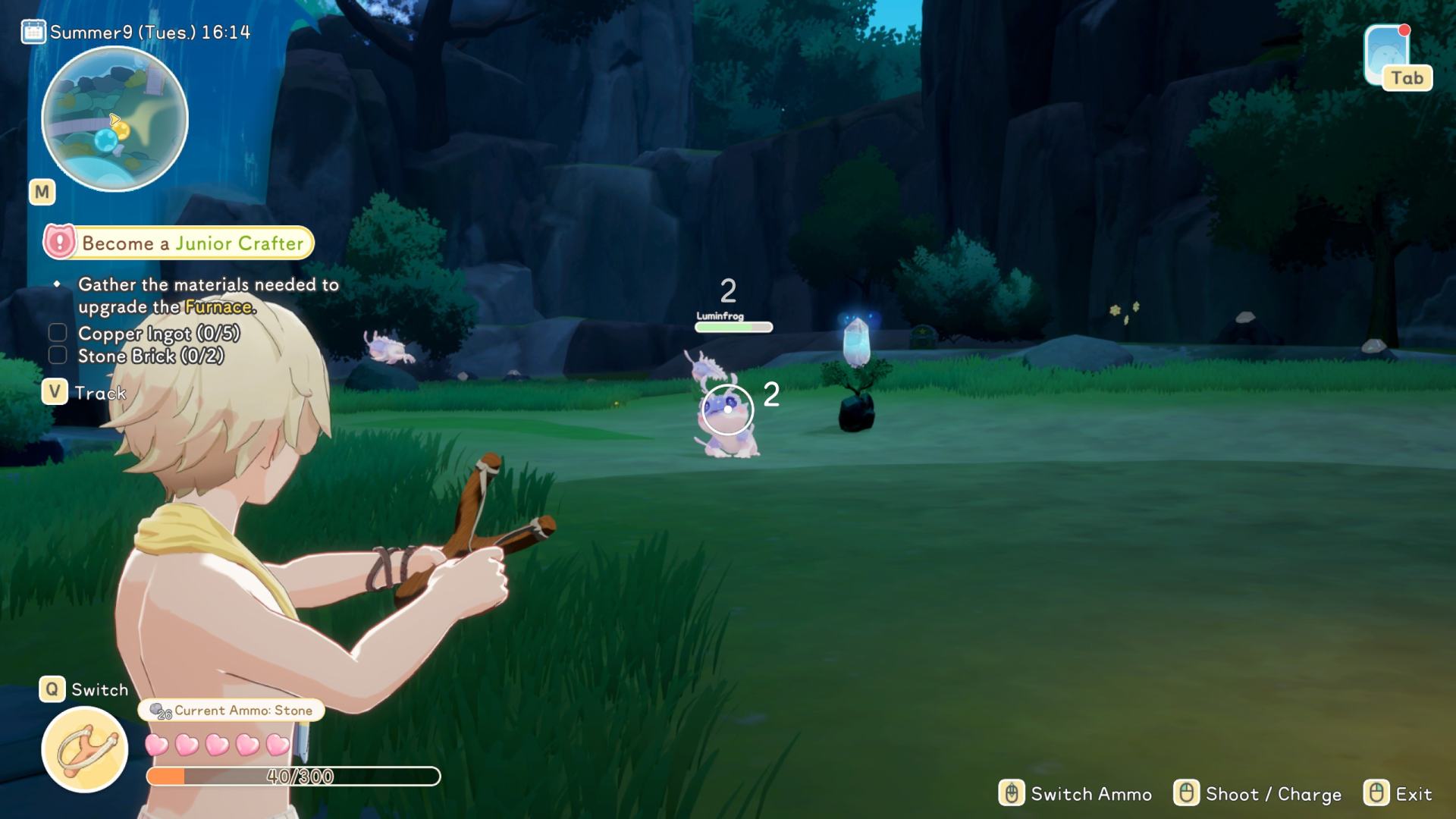
Task: Open the circular minimap
Action: tap(115, 119)
